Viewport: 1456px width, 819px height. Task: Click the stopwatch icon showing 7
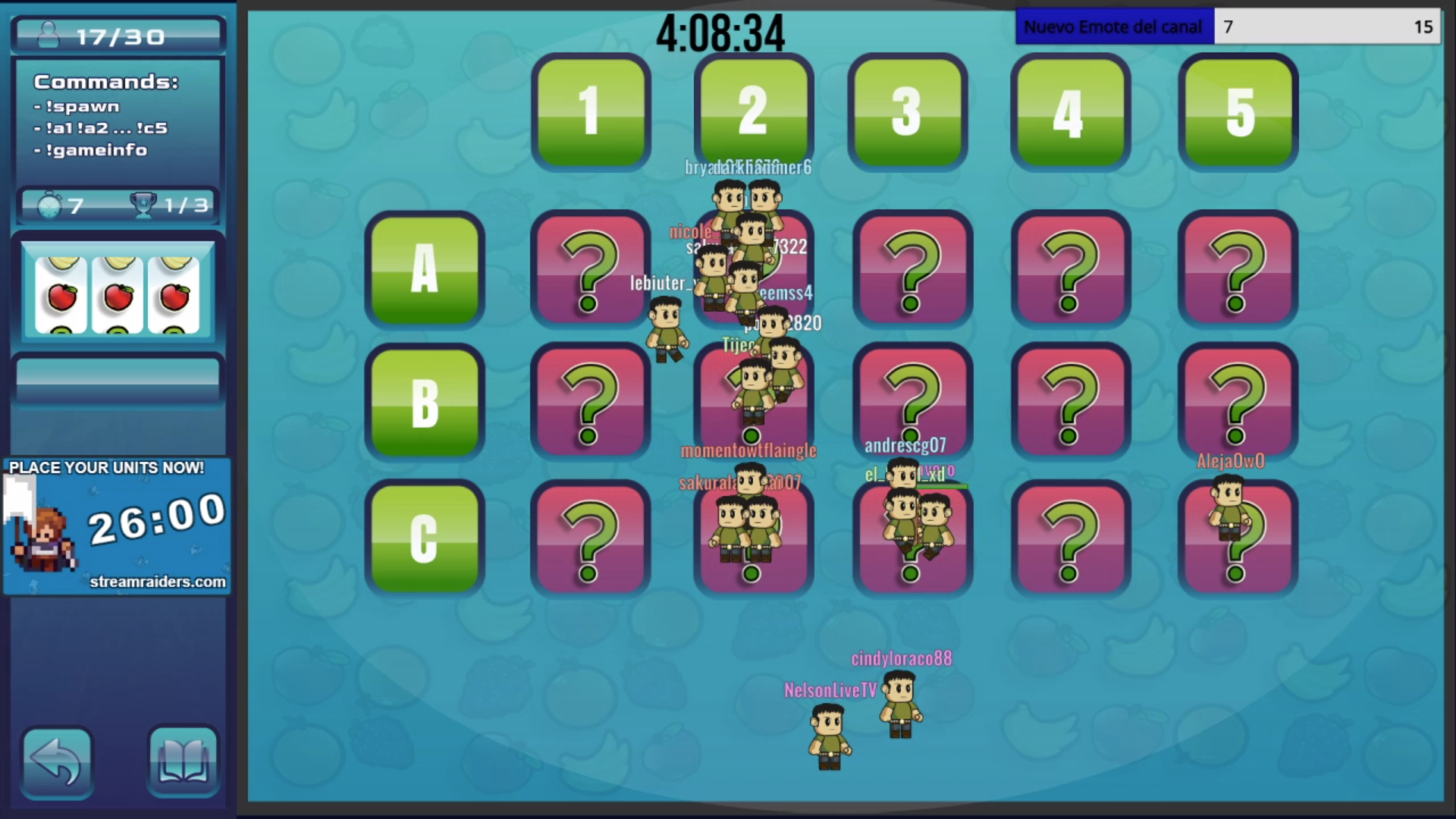(x=51, y=204)
